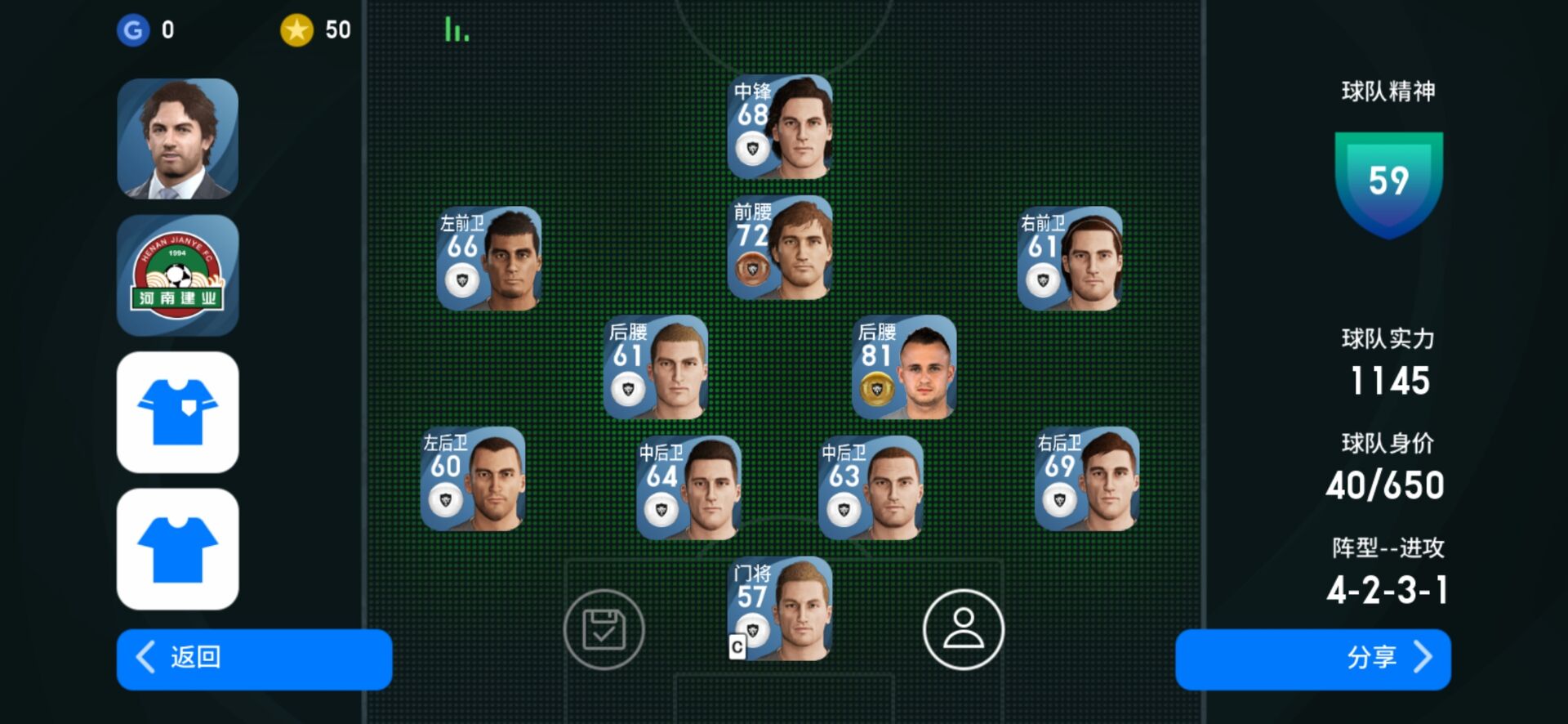Select the 后腰 player rated 81
This screenshot has height=724, width=1568.
click(904, 367)
